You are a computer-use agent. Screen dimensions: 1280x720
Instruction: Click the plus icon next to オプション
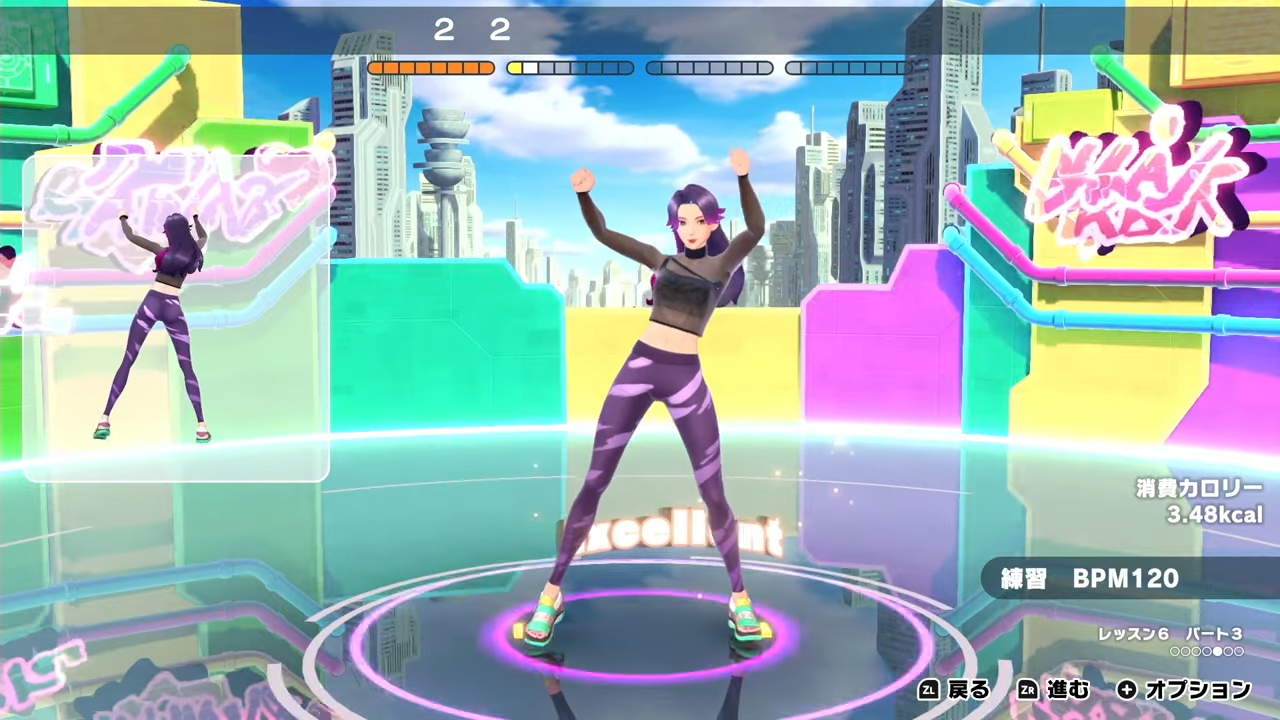pyautogui.click(x=1126, y=690)
